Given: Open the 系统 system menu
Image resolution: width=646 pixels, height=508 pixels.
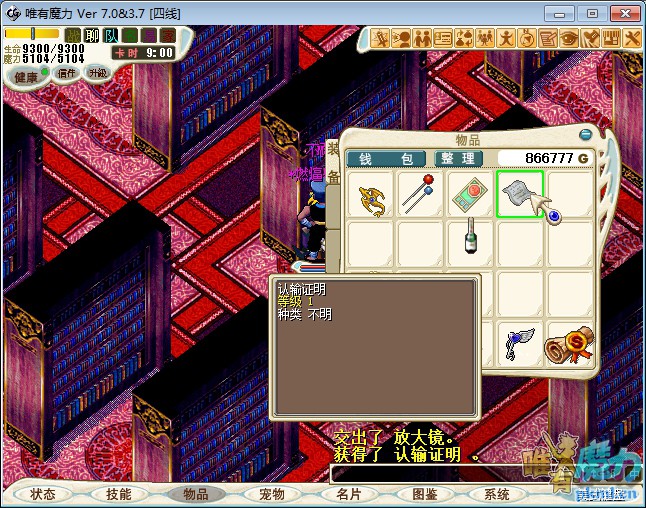Looking at the screenshot, I should pyautogui.click(x=497, y=494).
